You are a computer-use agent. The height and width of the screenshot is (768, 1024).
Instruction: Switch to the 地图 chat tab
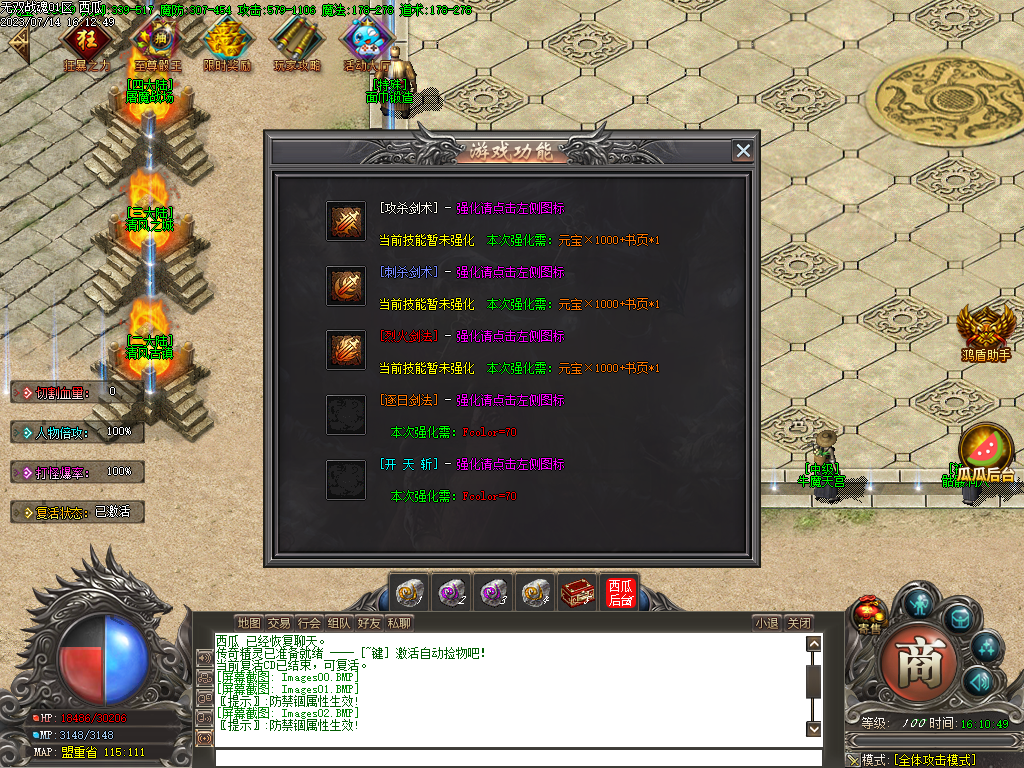pos(249,623)
